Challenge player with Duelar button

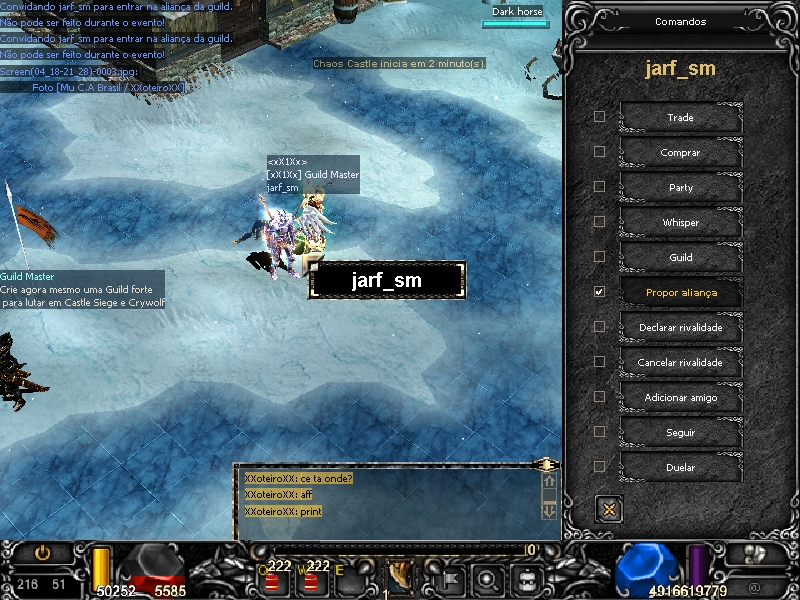[680, 467]
